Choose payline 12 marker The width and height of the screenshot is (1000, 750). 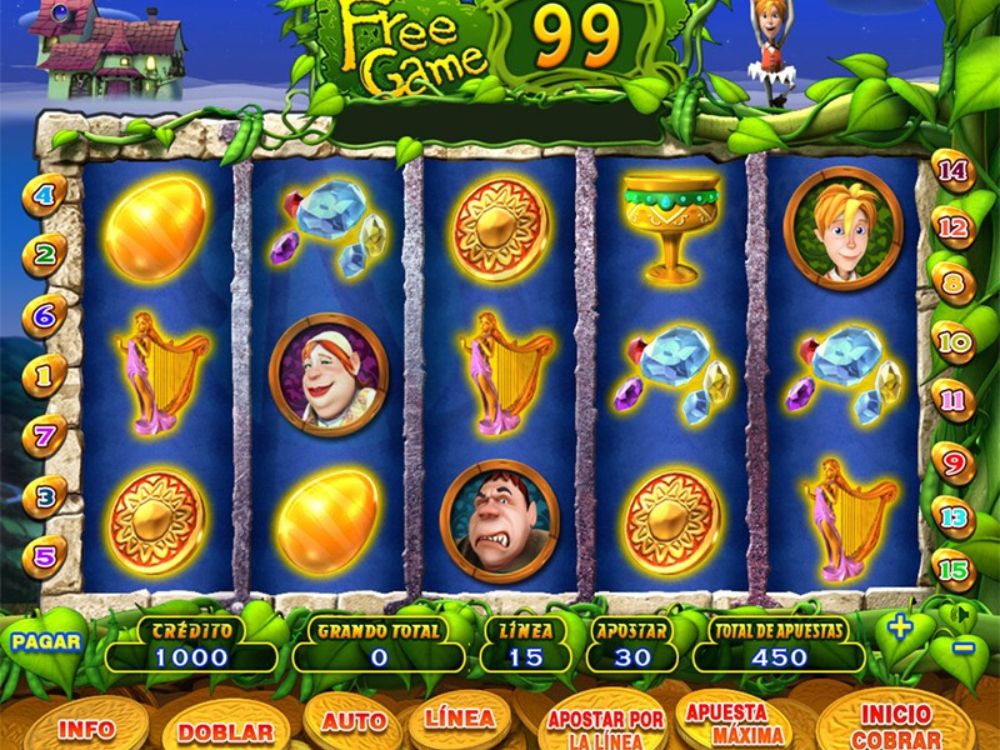tap(955, 227)
